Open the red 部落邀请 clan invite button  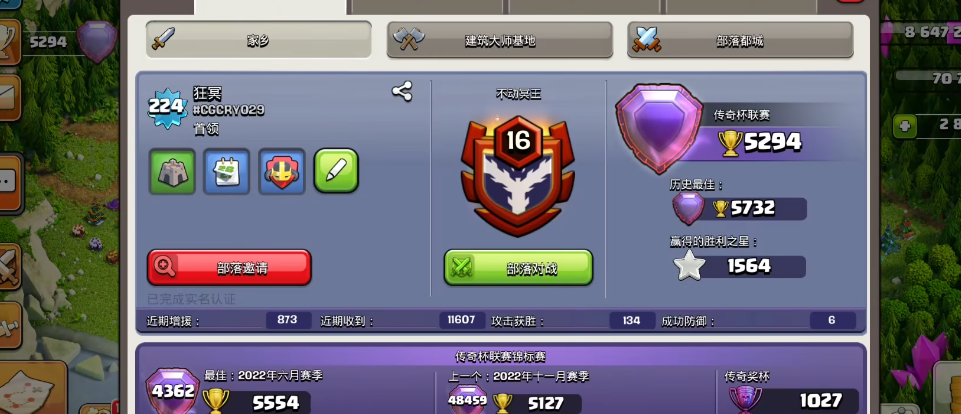click(229, 267)
